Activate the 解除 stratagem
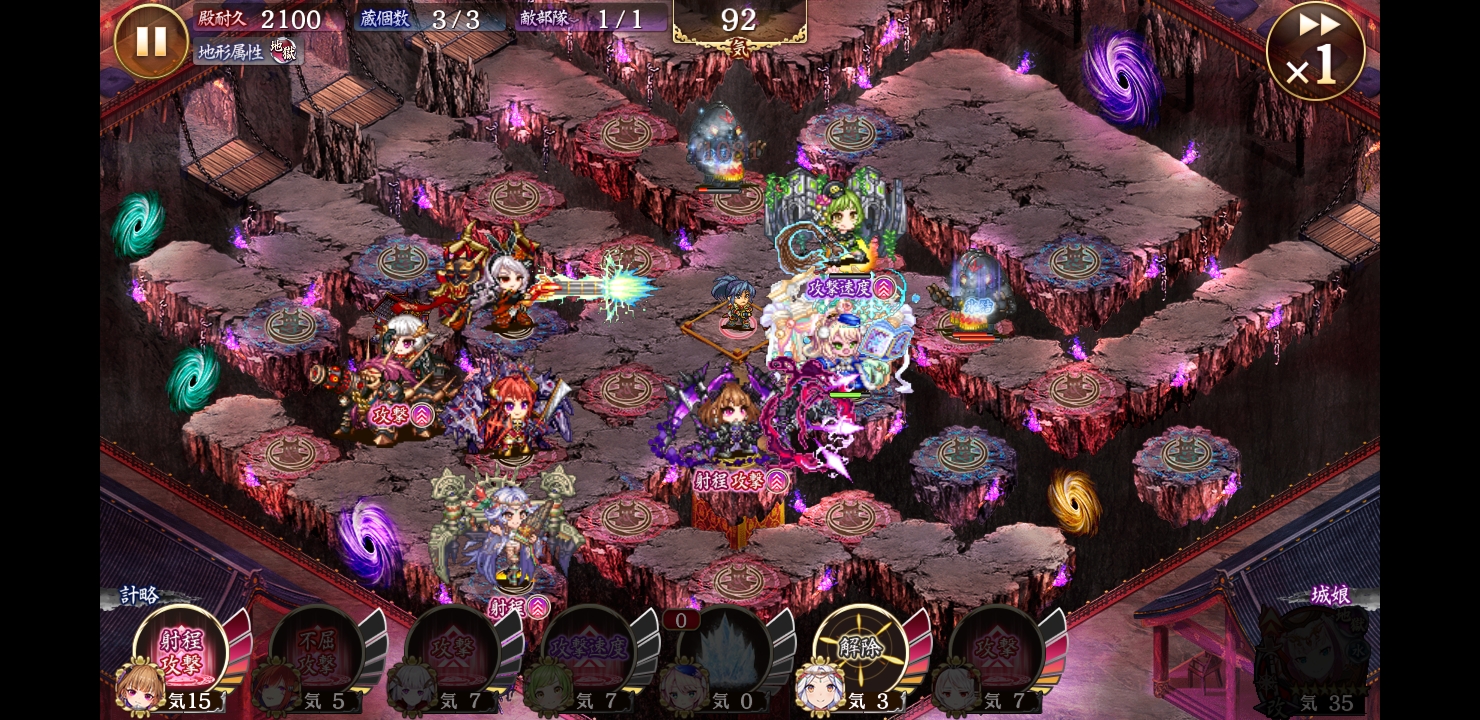 [x=858, y=650]
